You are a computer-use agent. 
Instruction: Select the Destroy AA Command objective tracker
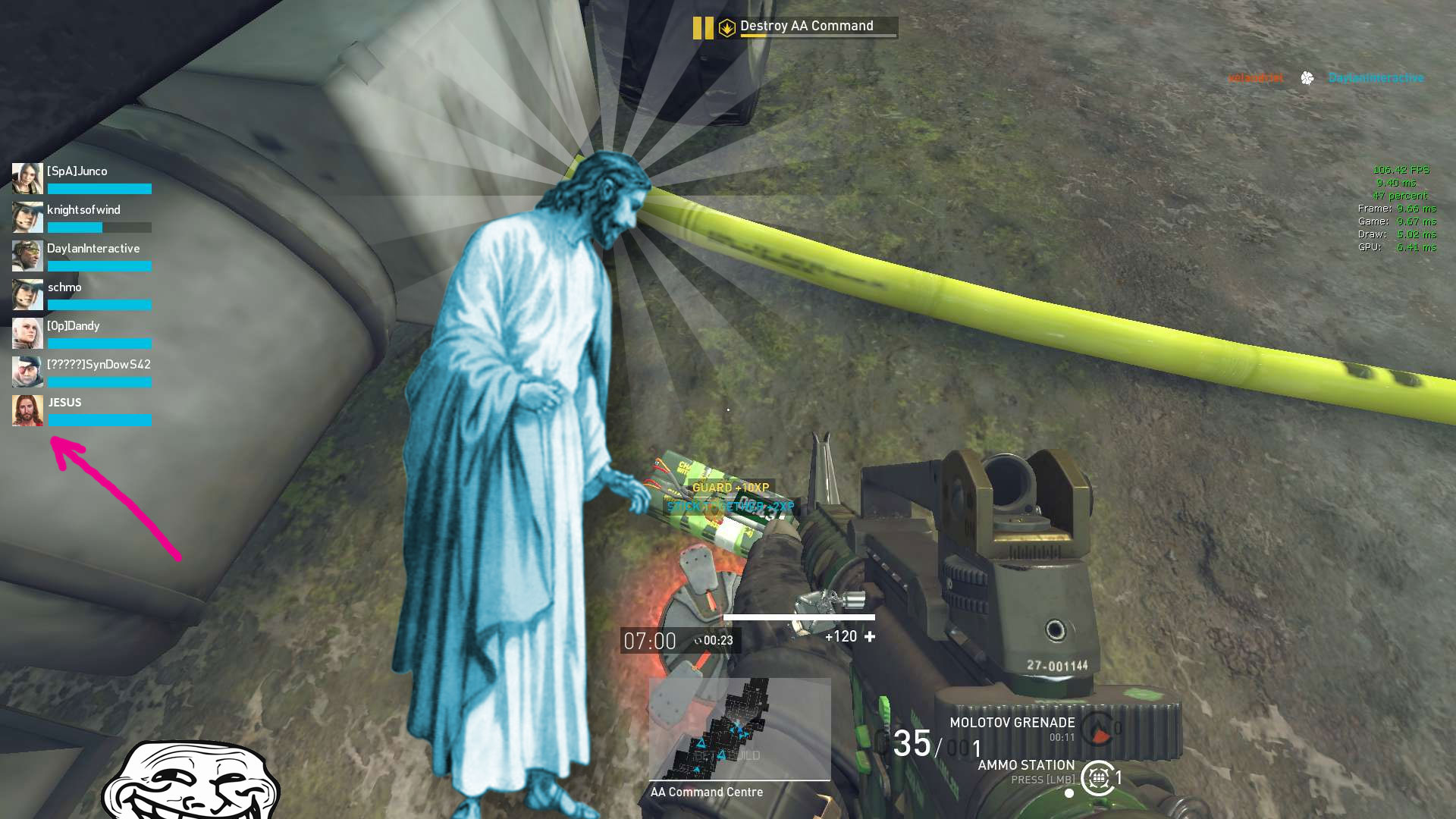point(807,27)
